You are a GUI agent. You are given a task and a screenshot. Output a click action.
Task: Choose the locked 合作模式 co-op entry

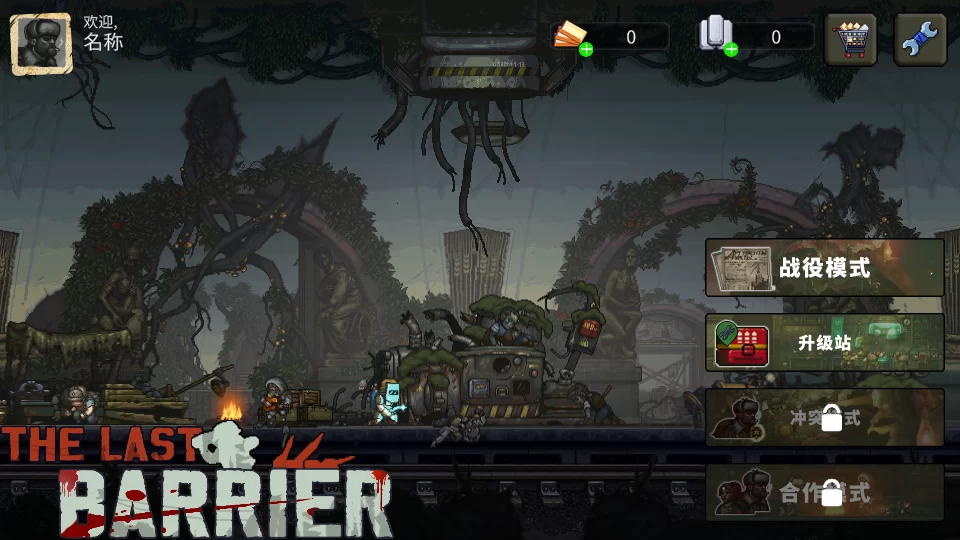[825, 492]
